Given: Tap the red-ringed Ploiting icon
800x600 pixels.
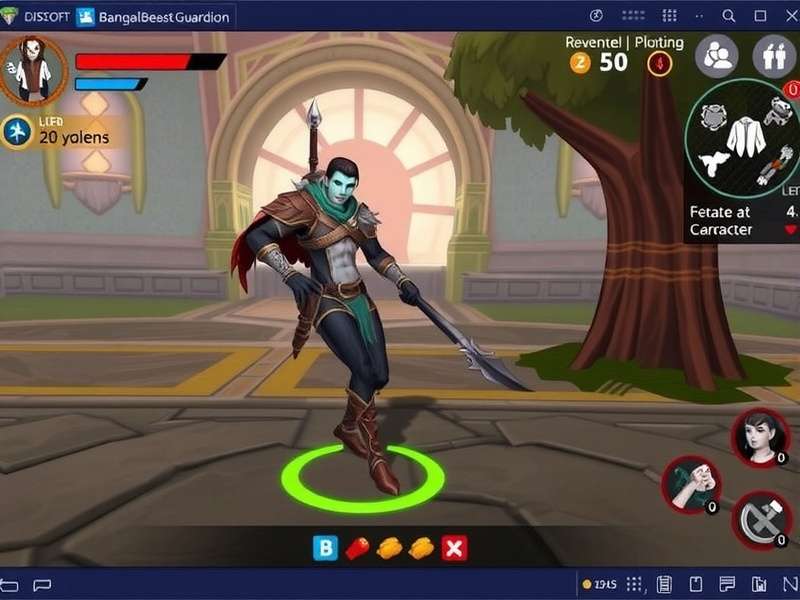Looking at the screenshot, I should (660, 63).
